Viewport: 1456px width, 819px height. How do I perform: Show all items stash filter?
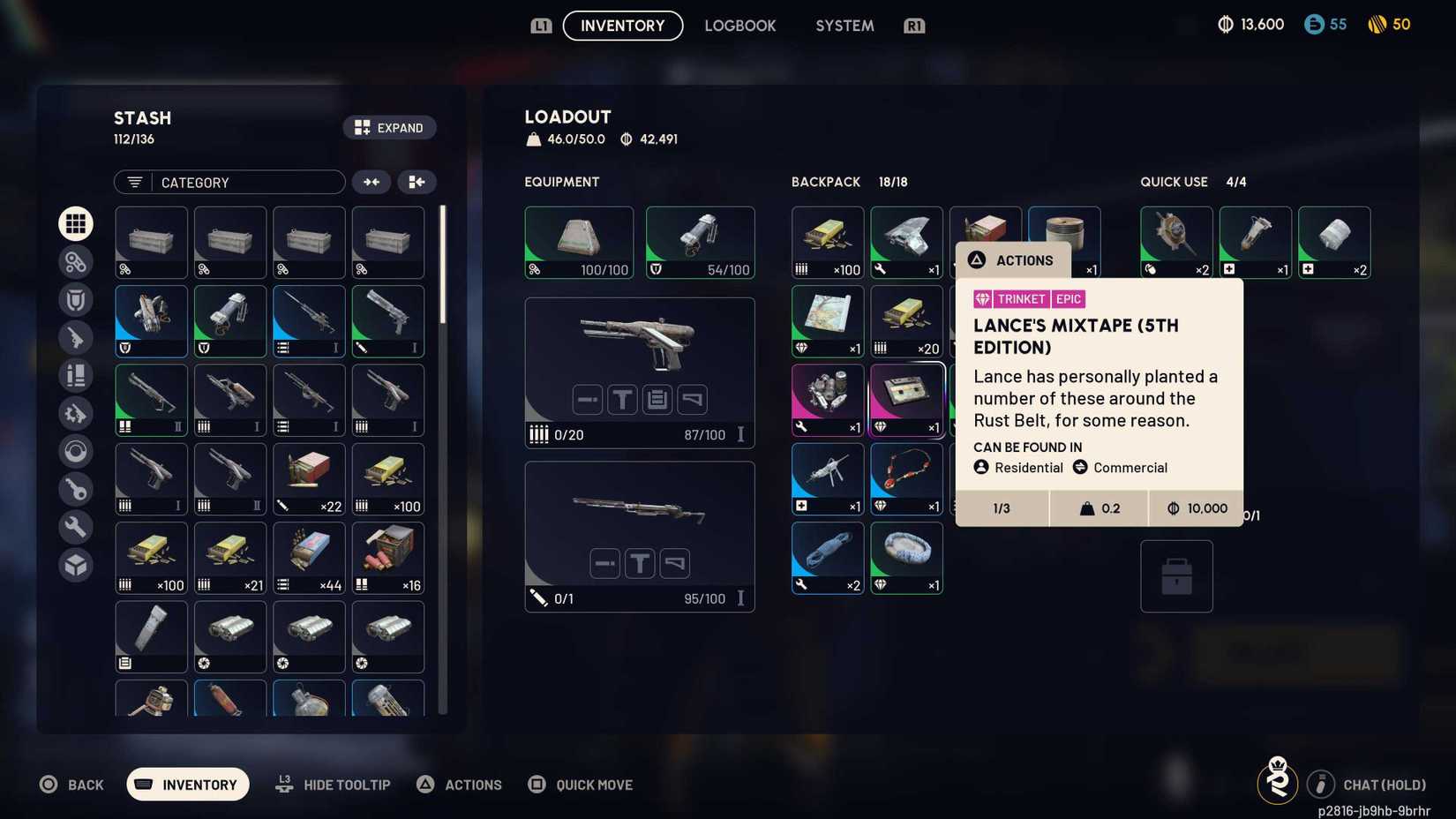click(x=76, y=223)
